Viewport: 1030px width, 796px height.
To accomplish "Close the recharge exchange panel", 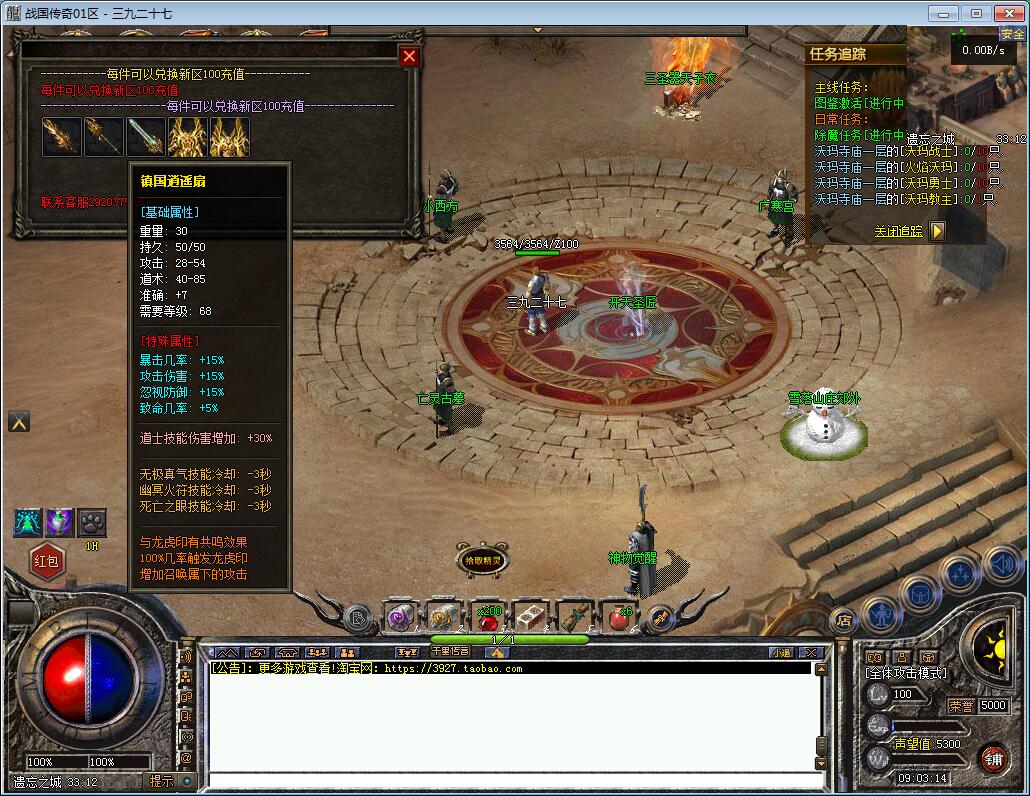I will tap(409, 57).
